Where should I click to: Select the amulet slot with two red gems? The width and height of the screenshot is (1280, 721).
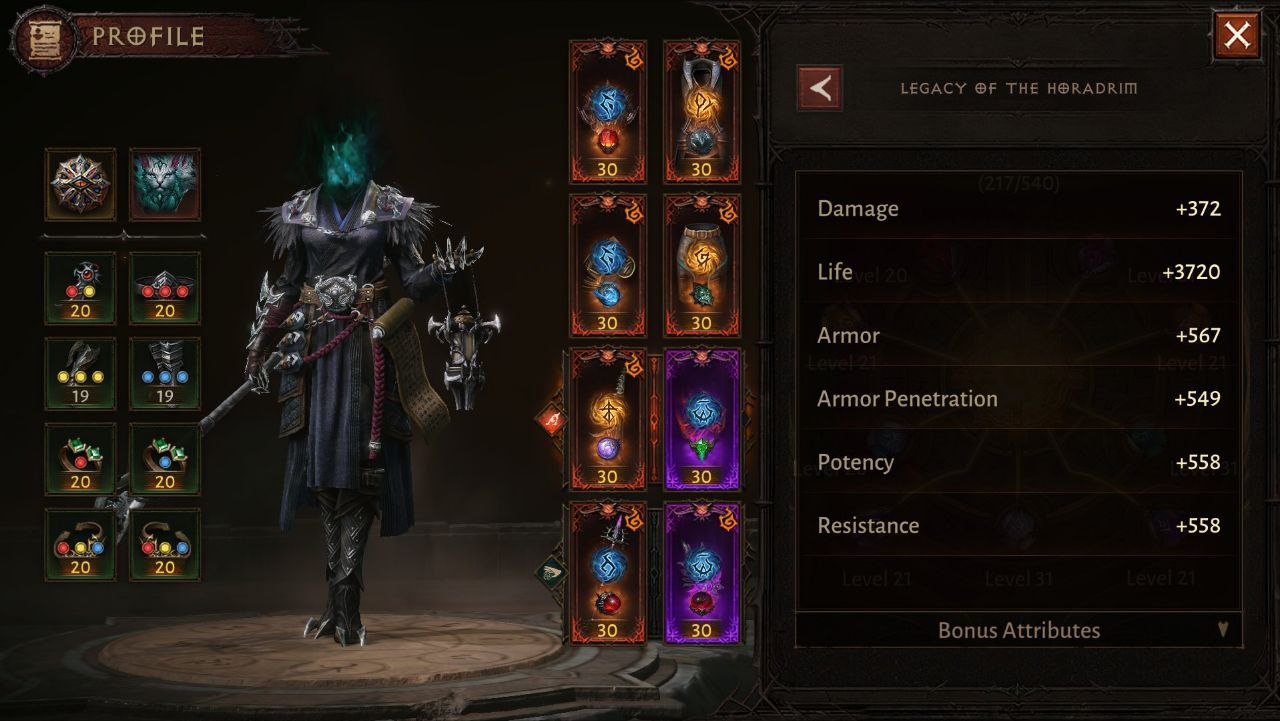coord(80,288)
